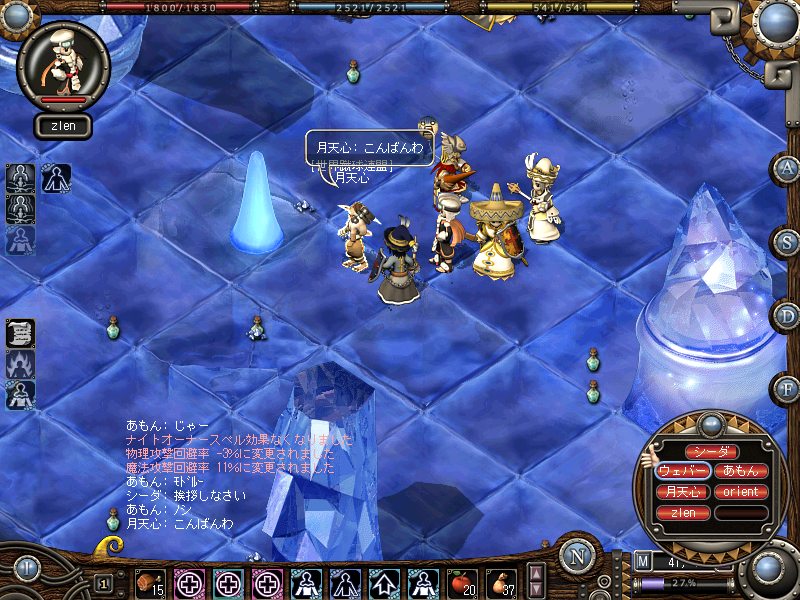Click the round pause-style button bottom-left
Viewport: 800px width, 600px height.
[x=26, y=568]
